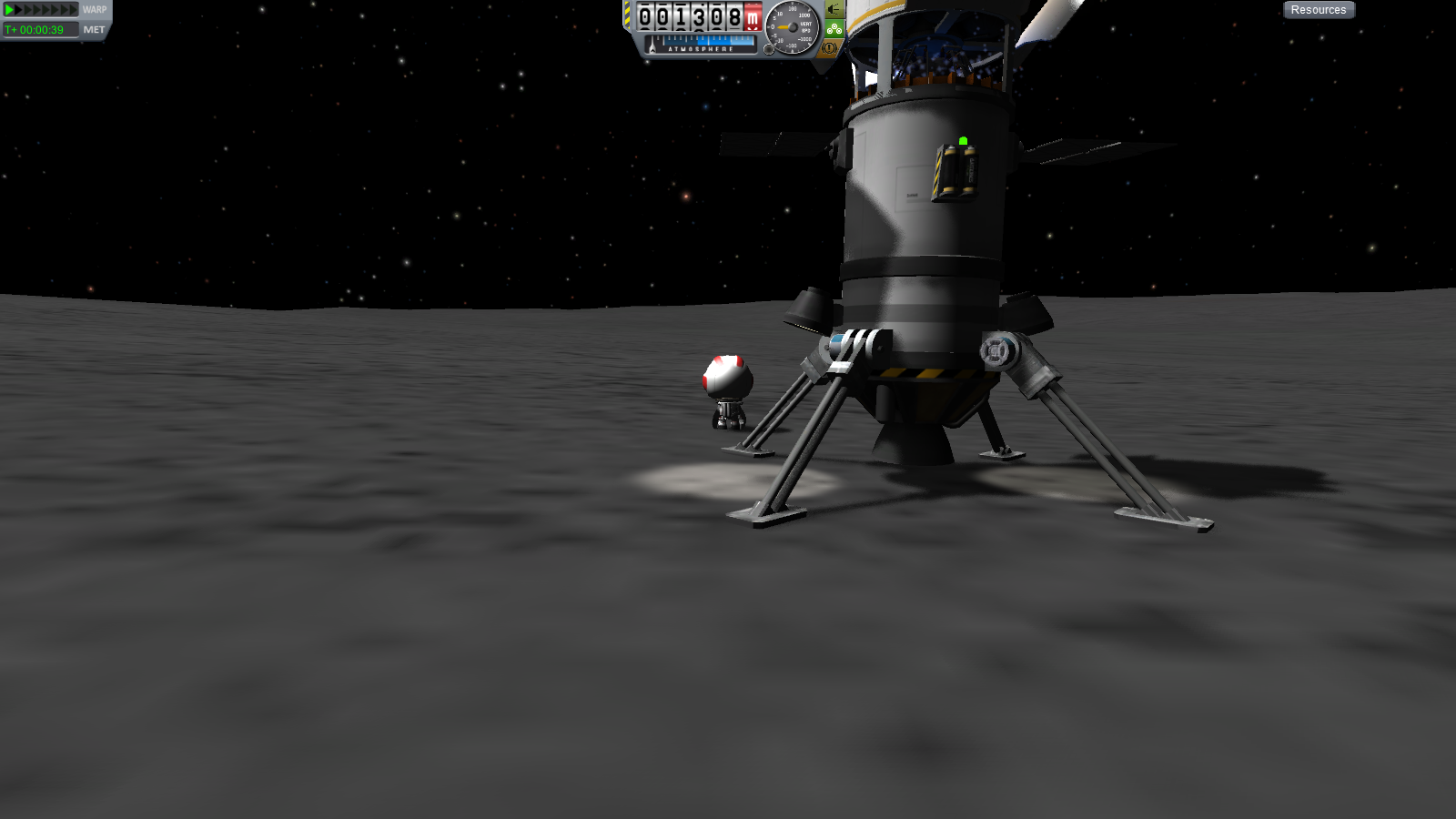
Task: Set time warp to the second arrow
Action: click(20, 10)
